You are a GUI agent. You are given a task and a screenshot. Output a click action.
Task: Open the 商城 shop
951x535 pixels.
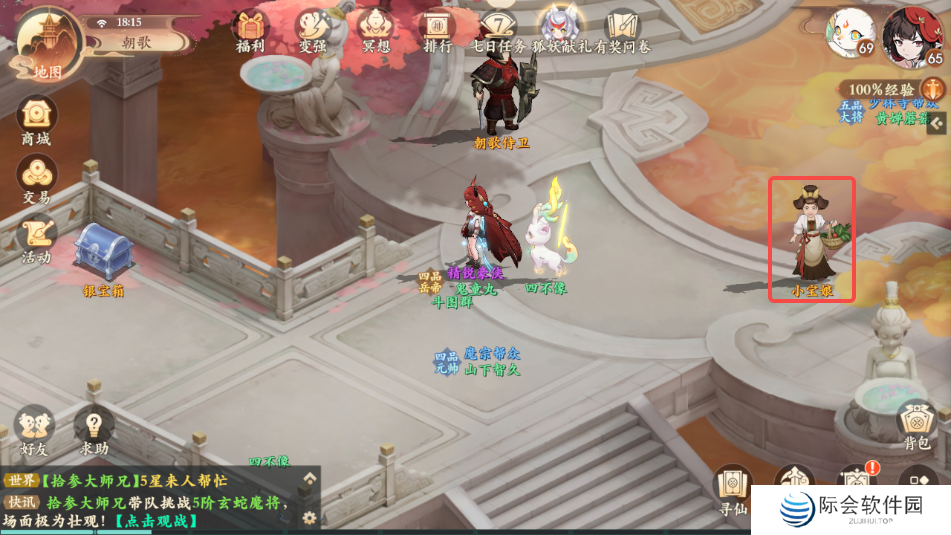pos(36,120)
